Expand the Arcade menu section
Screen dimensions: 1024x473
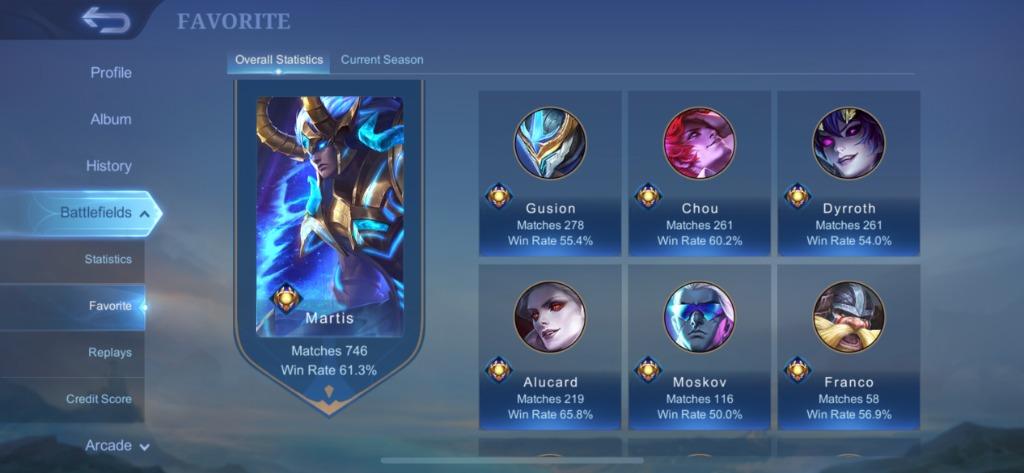tap(117, 446)
